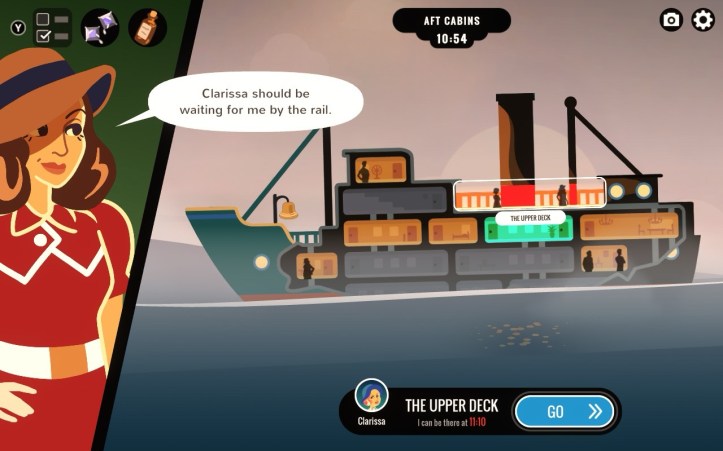
Task: Open the settings gear menu
Action: (703, 20)
